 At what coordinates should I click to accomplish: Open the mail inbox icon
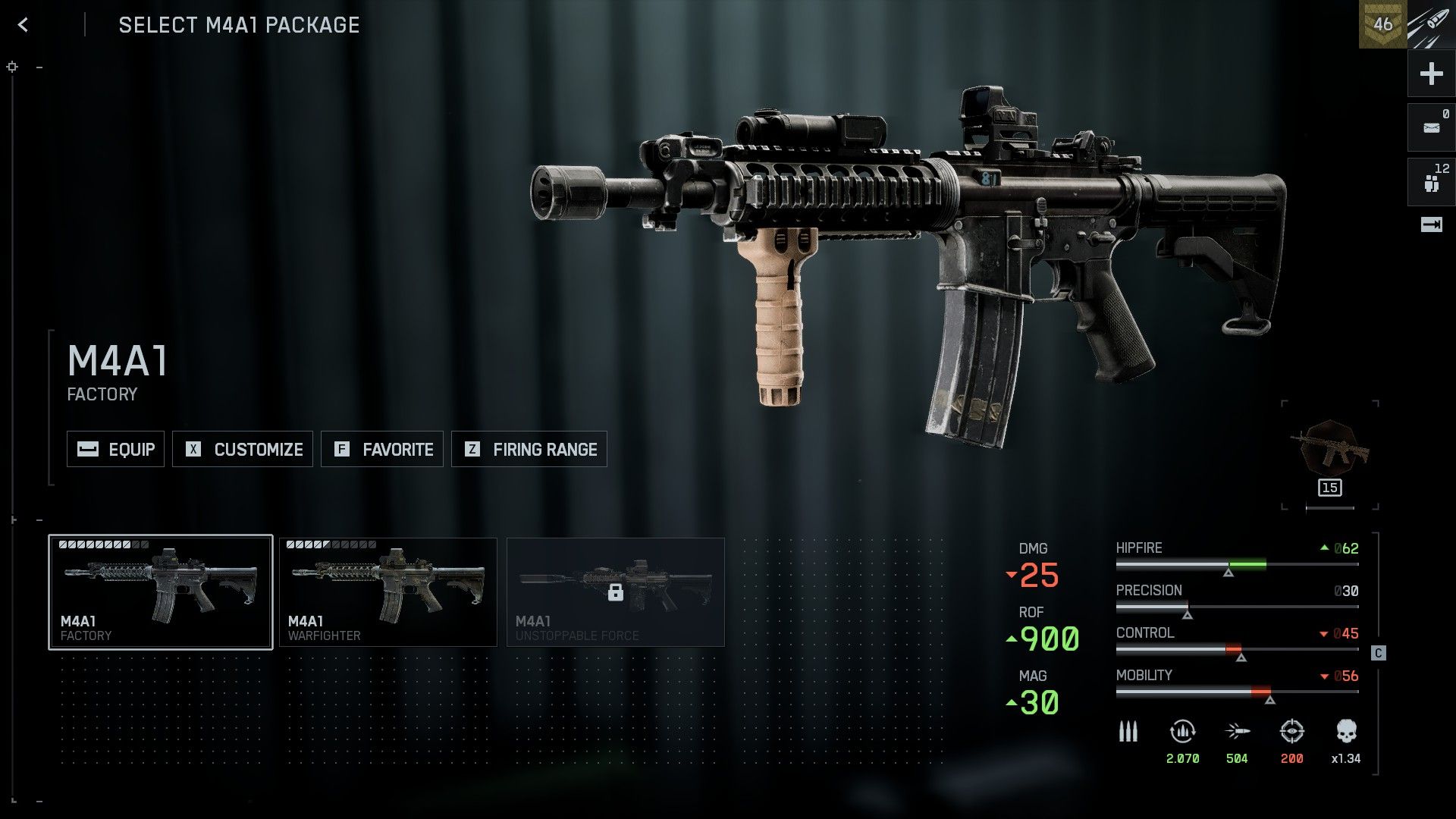click(x=1431, y=127)
